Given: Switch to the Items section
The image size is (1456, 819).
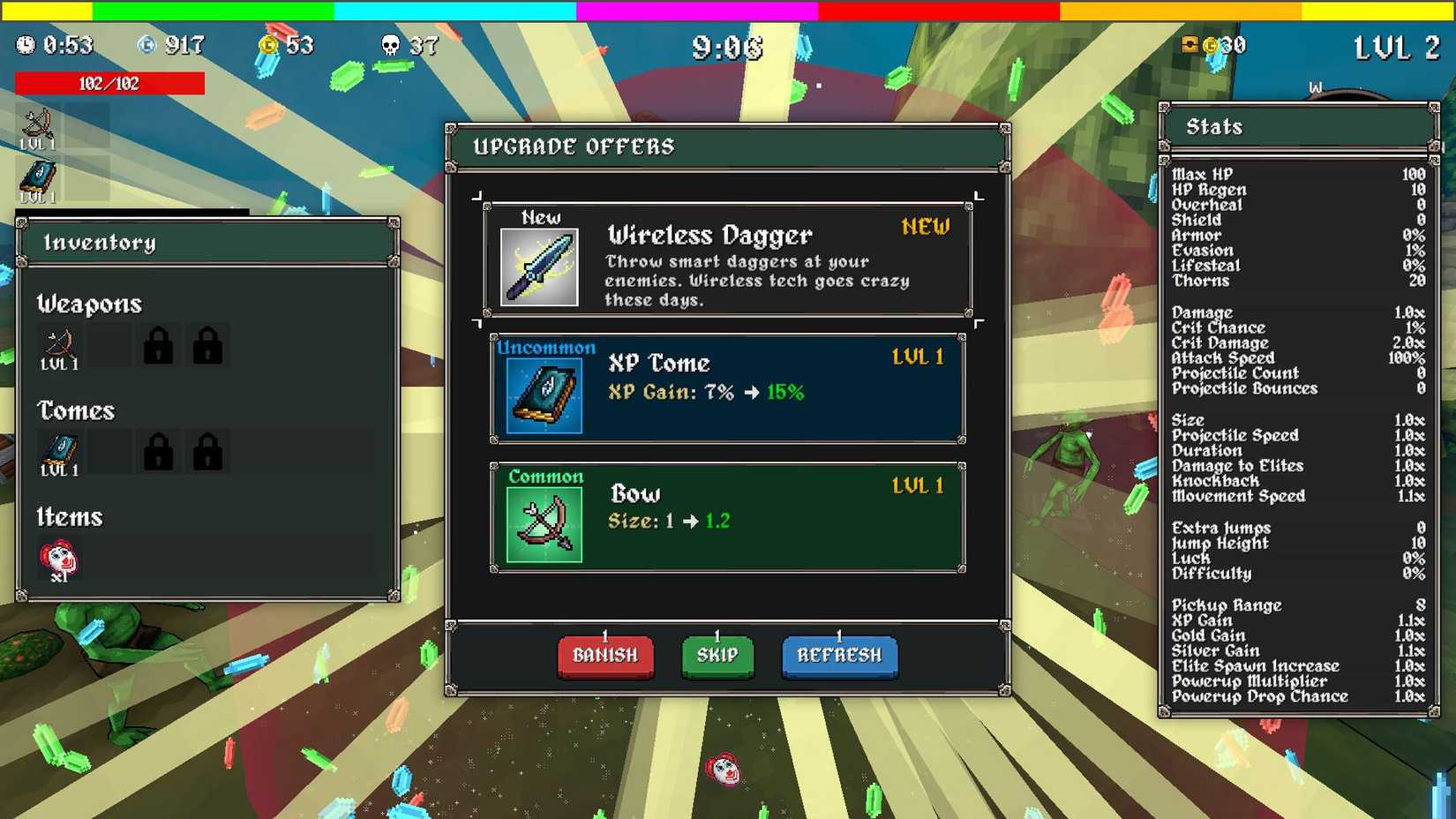Looking at the screenshot, I should coord(69,516).
